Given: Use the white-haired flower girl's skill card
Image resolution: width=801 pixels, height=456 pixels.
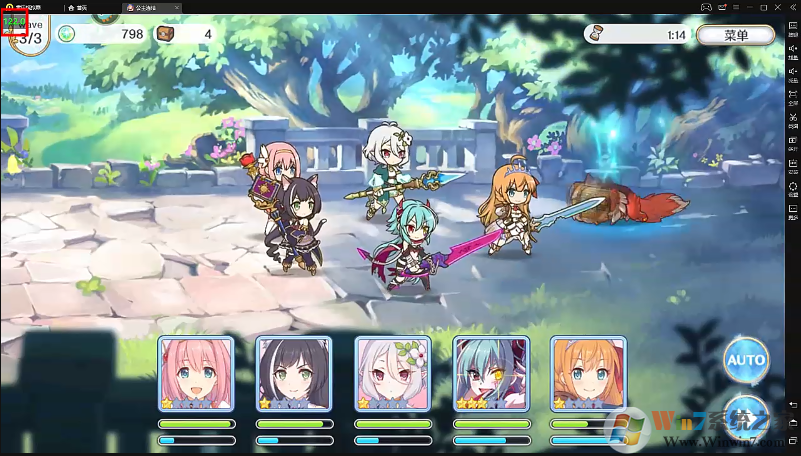Looking at the screenshot, I should point(393,374).
